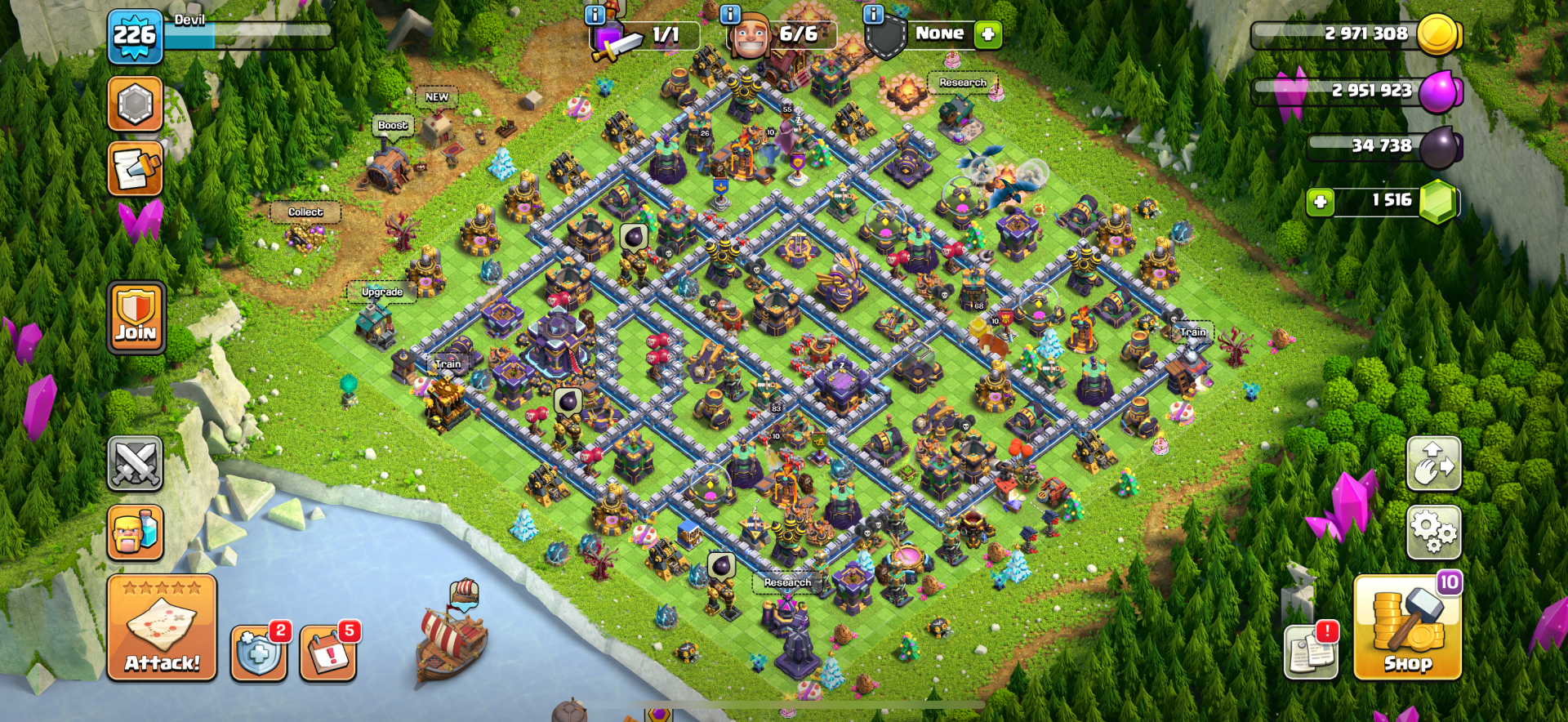This screenshot has width=1568, height=722.
Task: Open events calendar icon with badge 5
Action: [329, 653]
